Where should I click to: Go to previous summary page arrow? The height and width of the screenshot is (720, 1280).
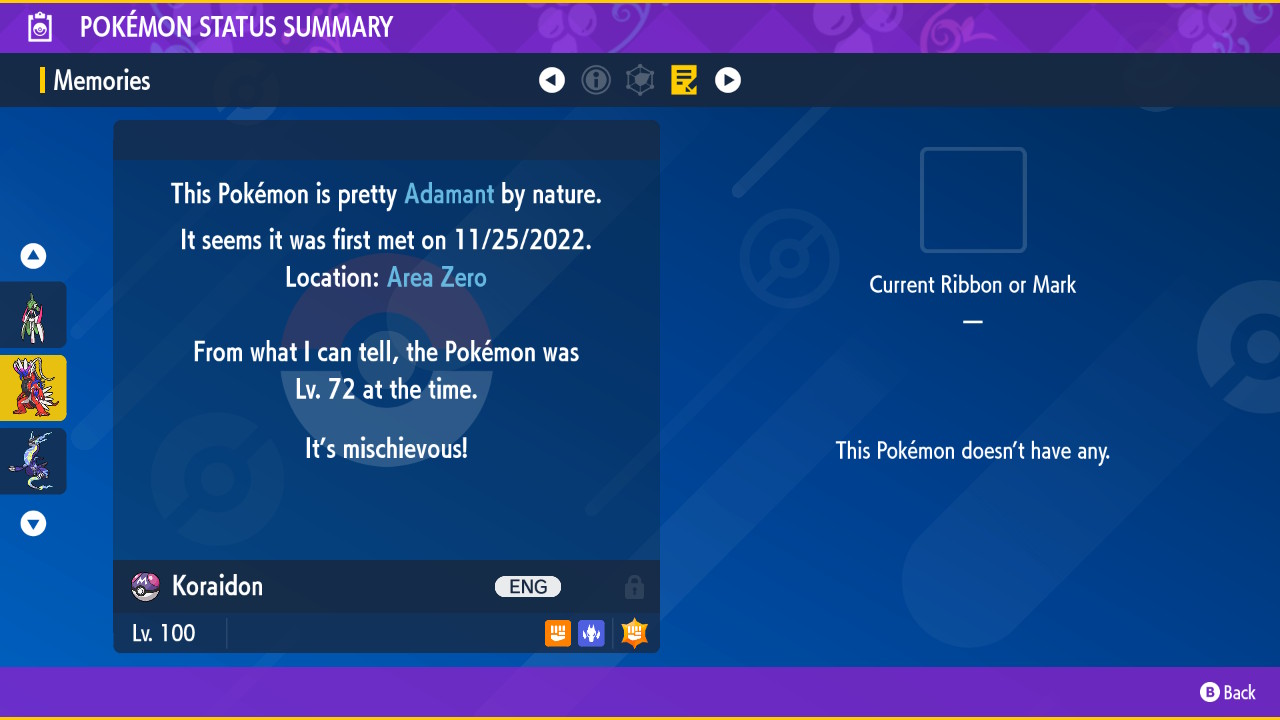pos(552,80)
